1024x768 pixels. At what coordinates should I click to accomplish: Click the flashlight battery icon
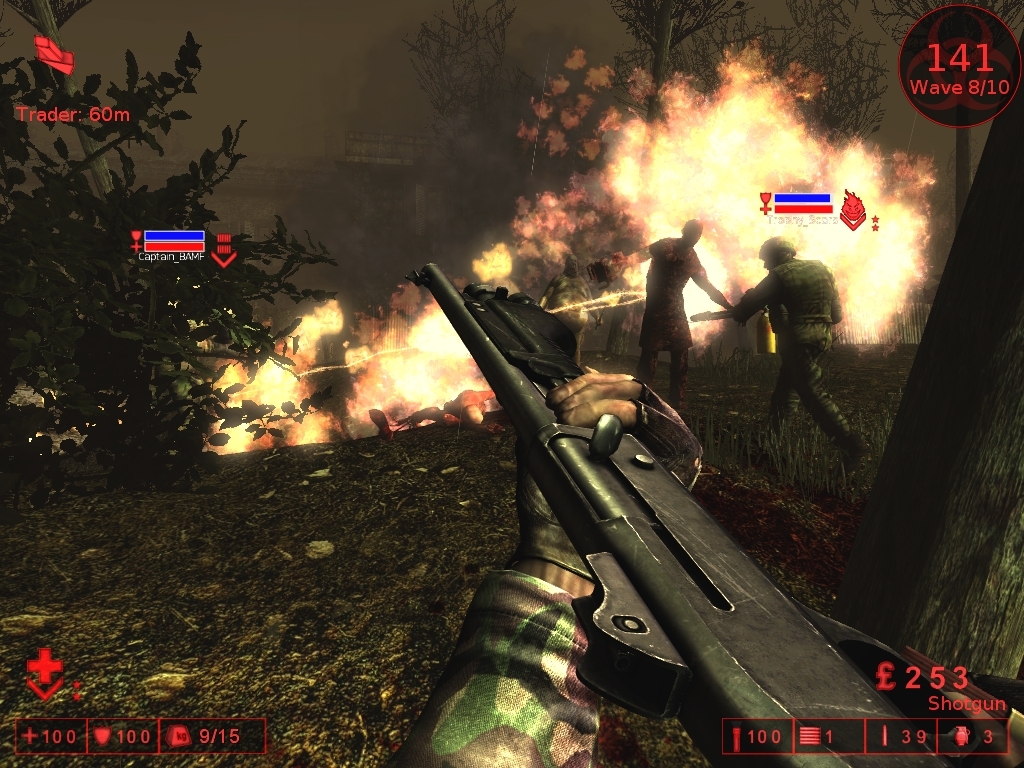click(x=738, y=737)
